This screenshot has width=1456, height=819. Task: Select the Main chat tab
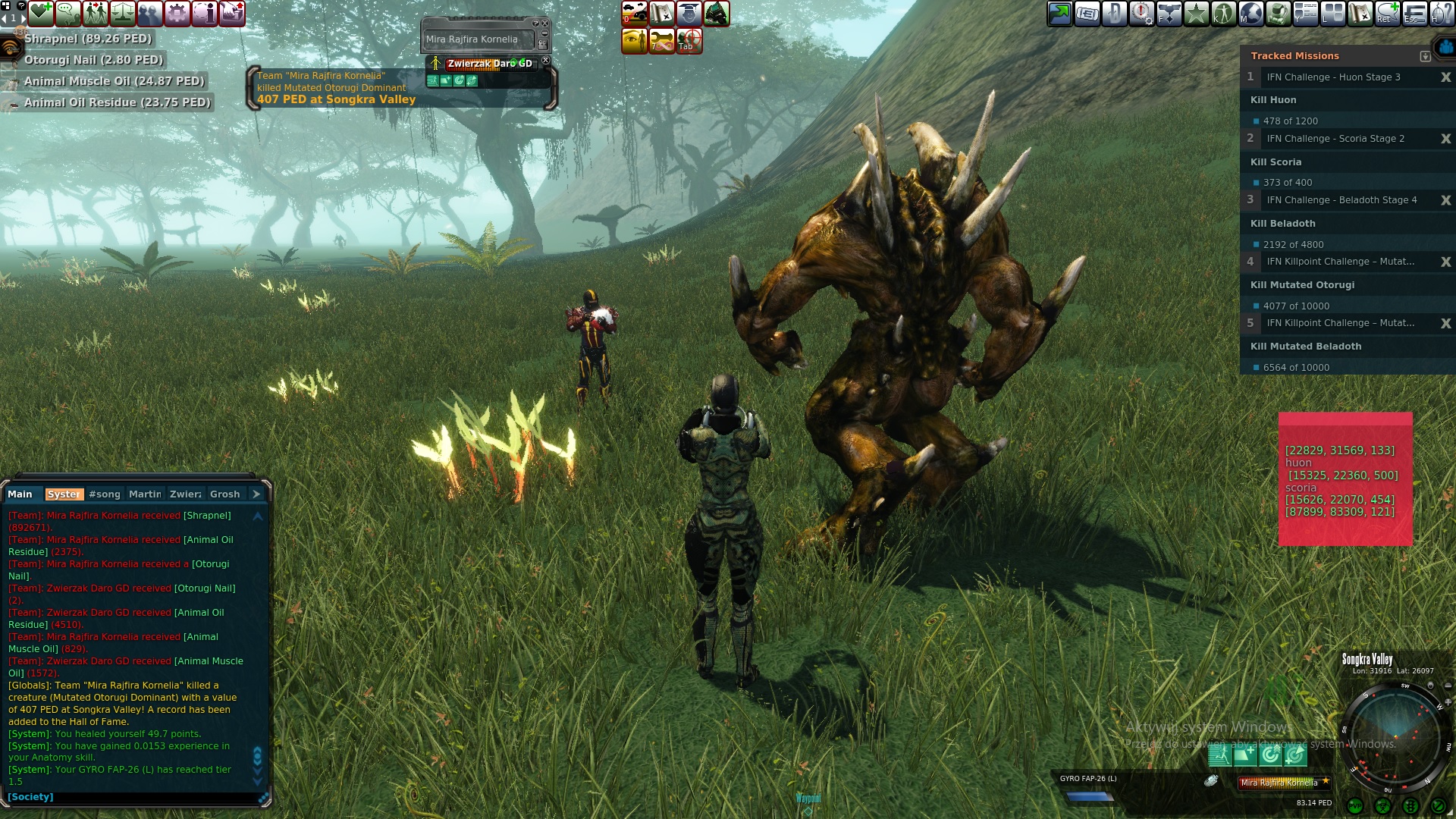click(20, 494)
